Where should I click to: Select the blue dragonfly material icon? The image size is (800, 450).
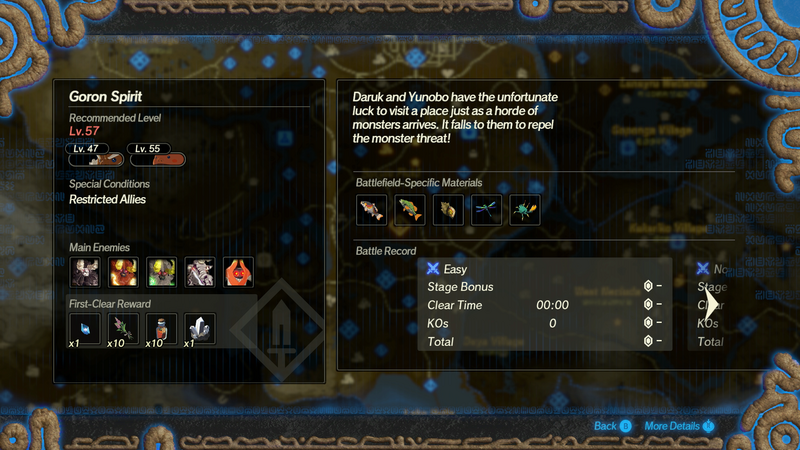coord(487,209)
